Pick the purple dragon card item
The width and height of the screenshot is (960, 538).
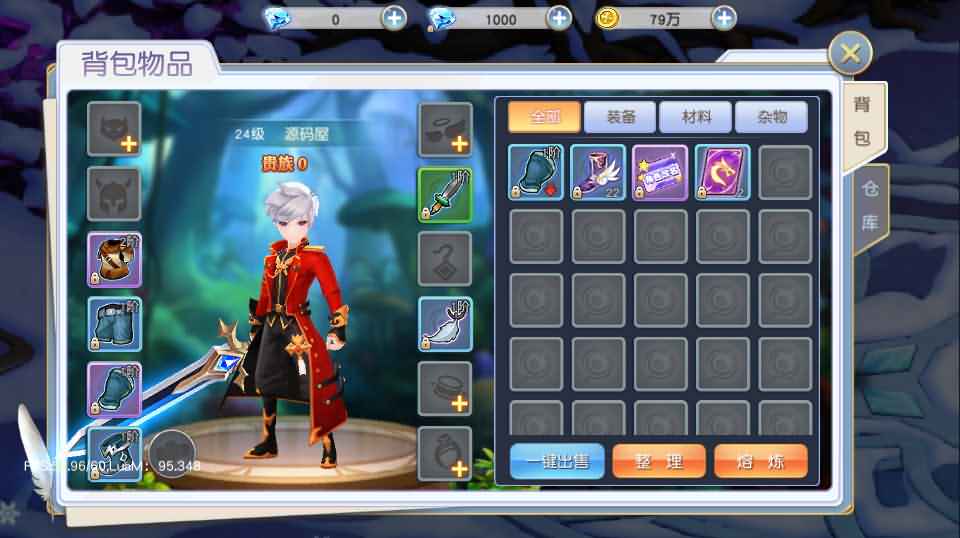(722, 173)
